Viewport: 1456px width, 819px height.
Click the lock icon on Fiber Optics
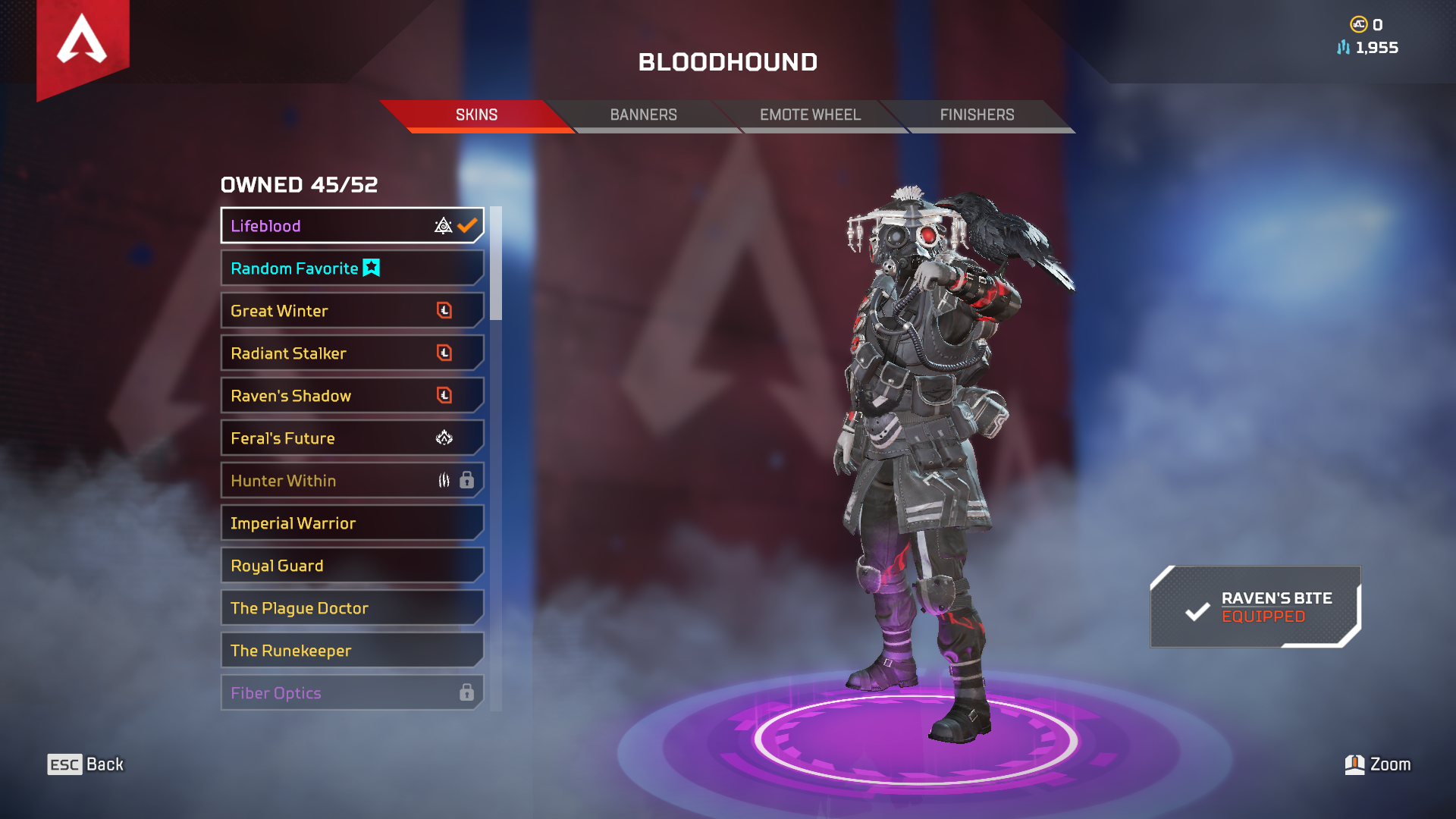[x=466, y=692]
